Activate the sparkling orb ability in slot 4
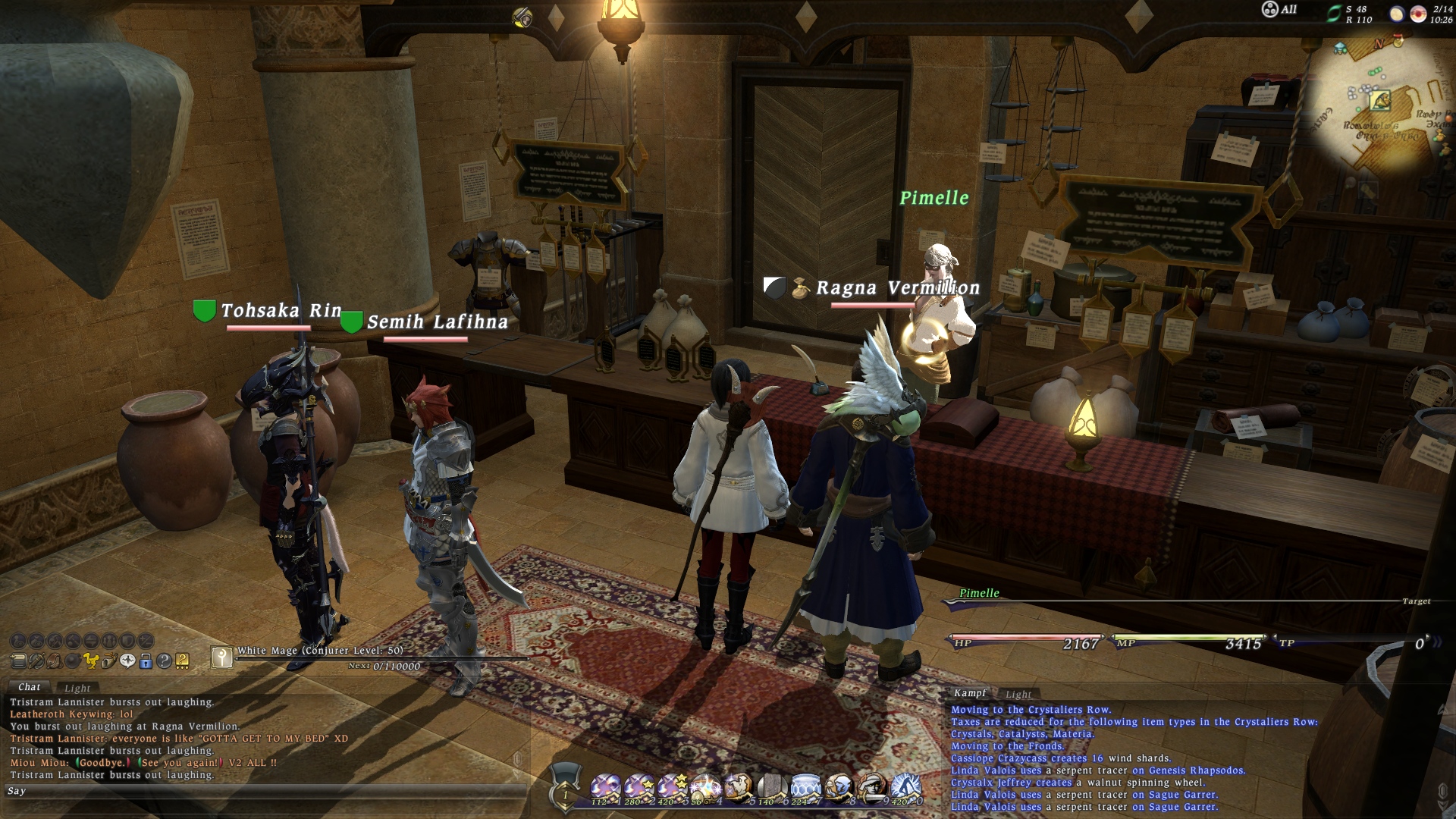Viewport: 1456px width, 819px height. (705, 789)
